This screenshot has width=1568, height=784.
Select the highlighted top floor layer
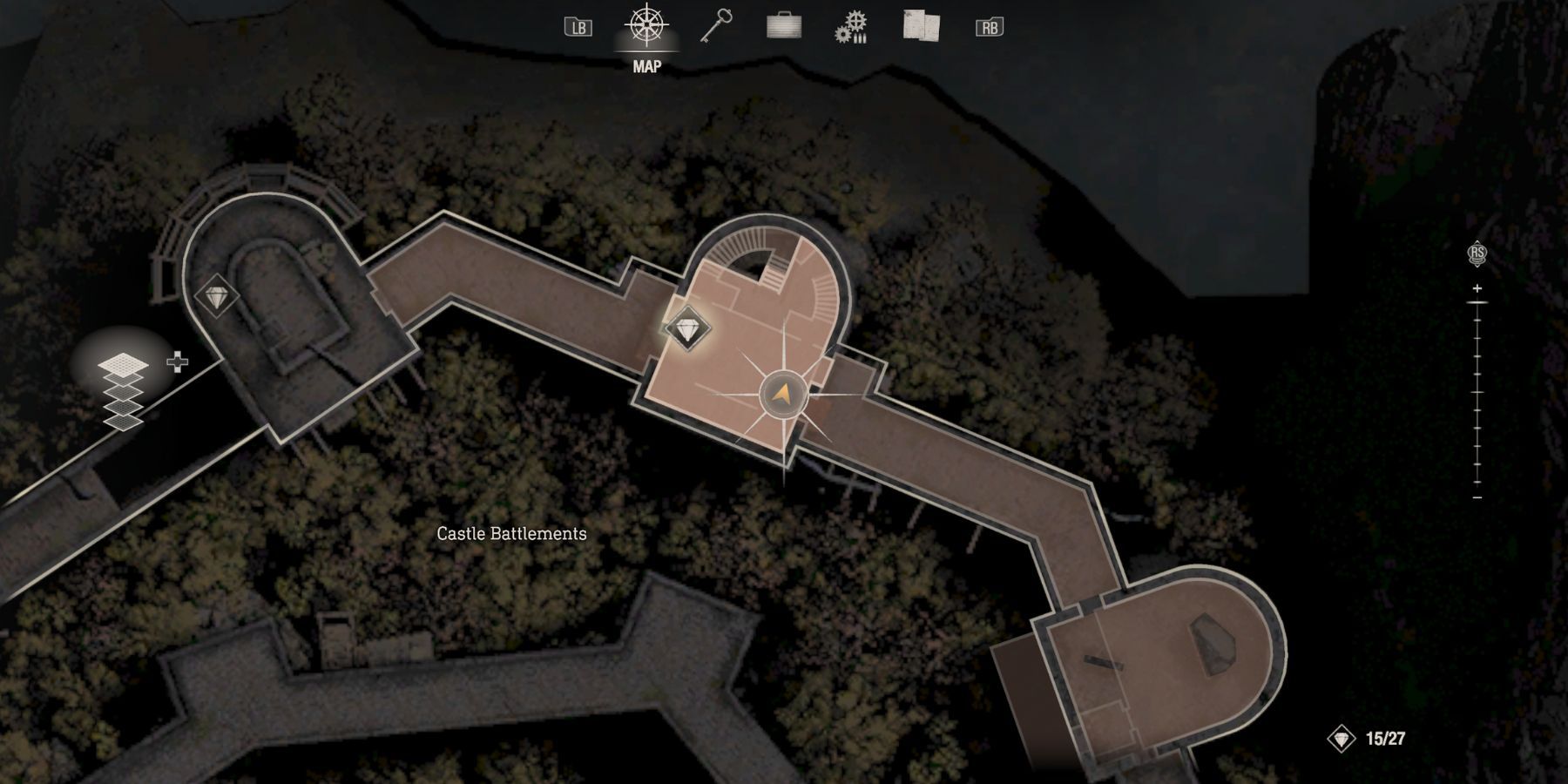click(x=123, y=364)
